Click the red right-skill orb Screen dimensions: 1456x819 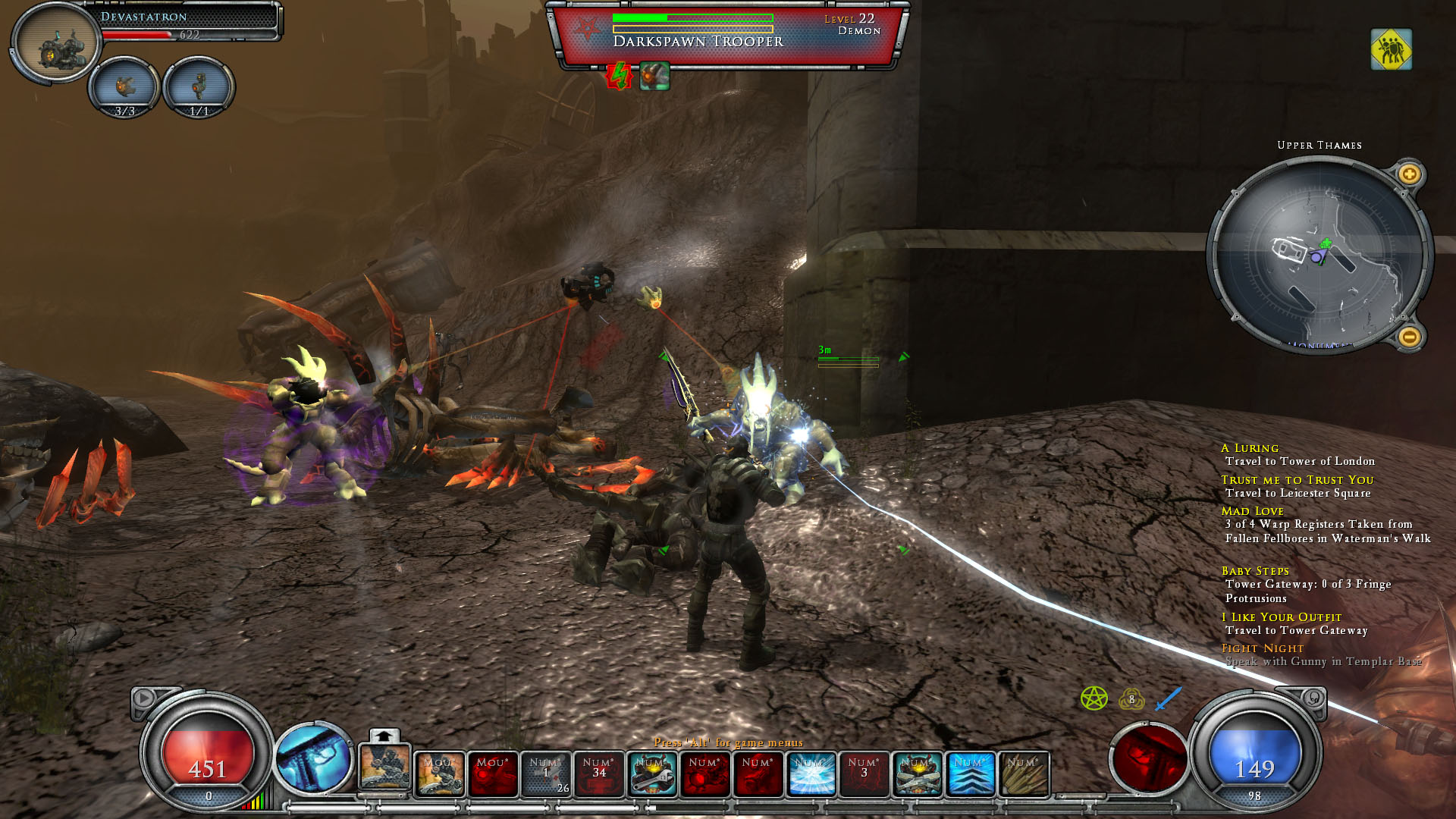click(x=1147, y=758)
